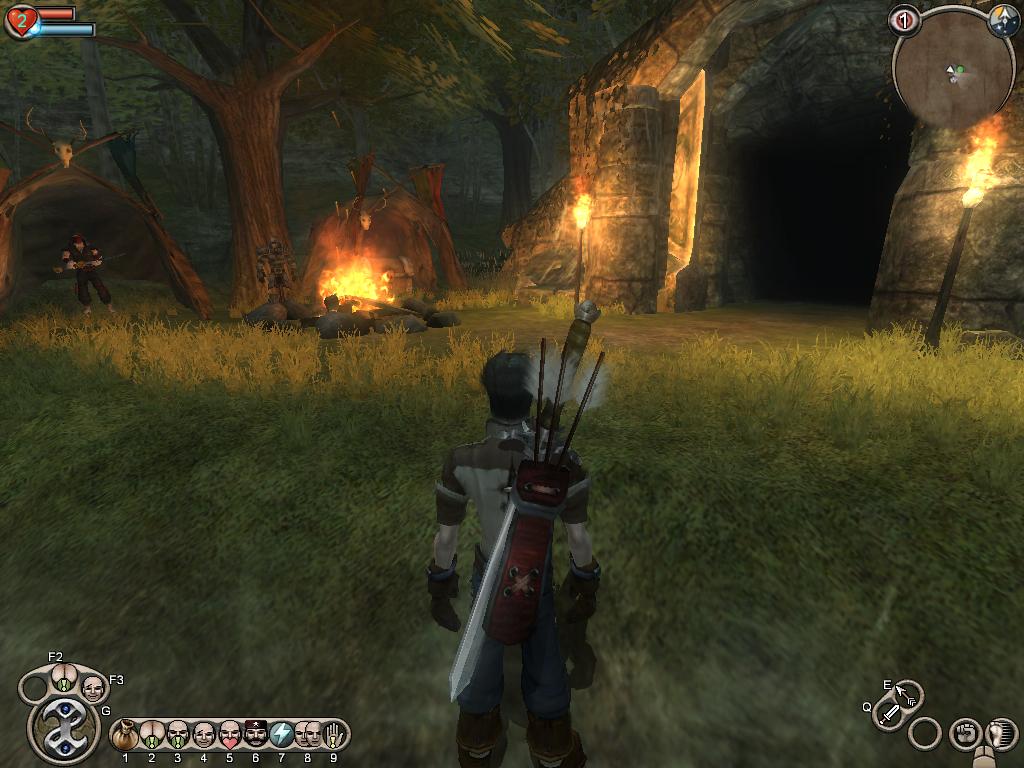Use the raised hand gesture in slot 9
1024x768 pixels.
(x=334, y=735)
